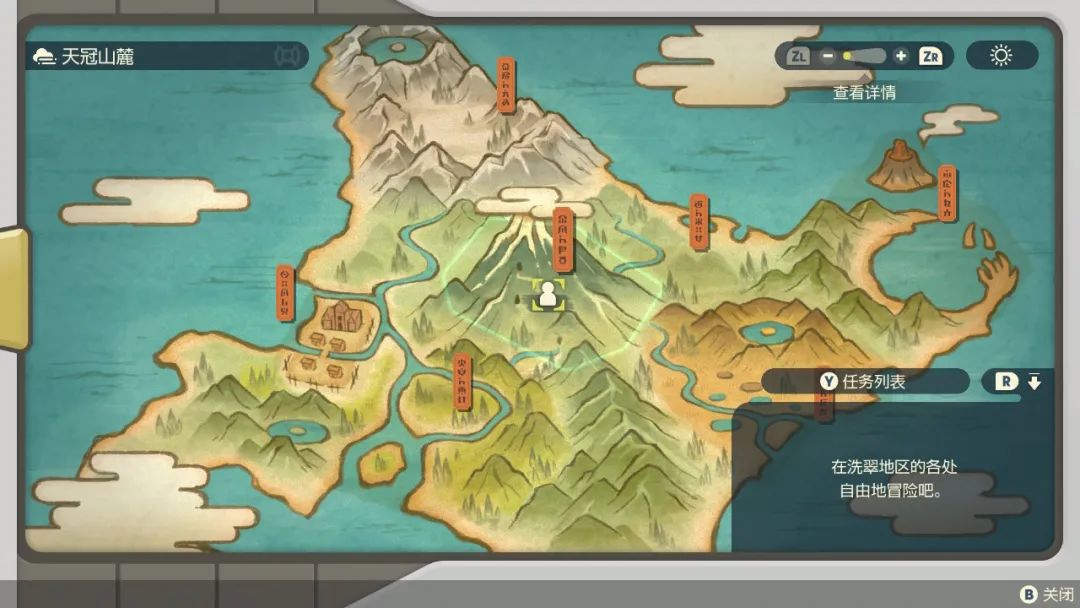Viewport: 1080px width, 608px height.
Task: Select the orange banner above the player marker
Action: pyautogui.click(x=563, y=239)
